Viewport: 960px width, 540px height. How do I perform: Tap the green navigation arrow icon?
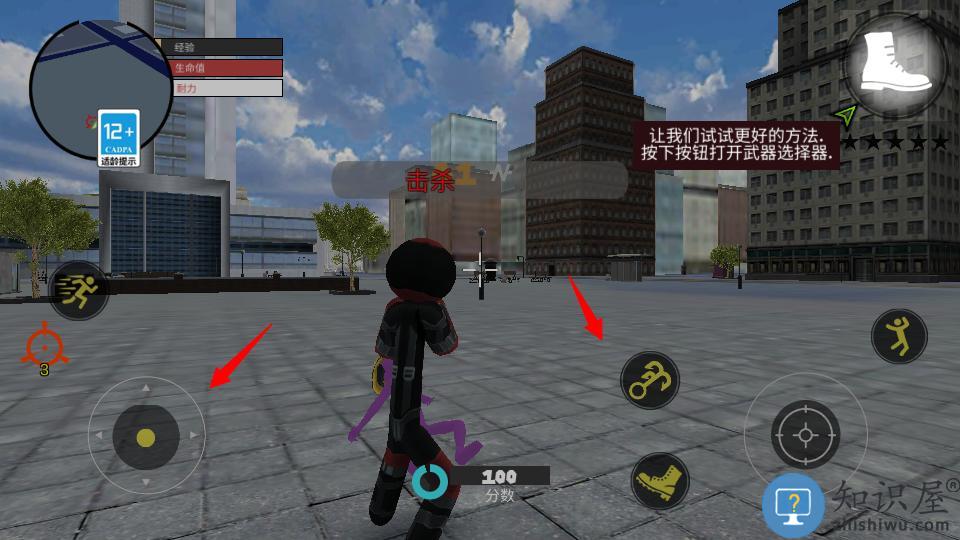coord(848,115)
